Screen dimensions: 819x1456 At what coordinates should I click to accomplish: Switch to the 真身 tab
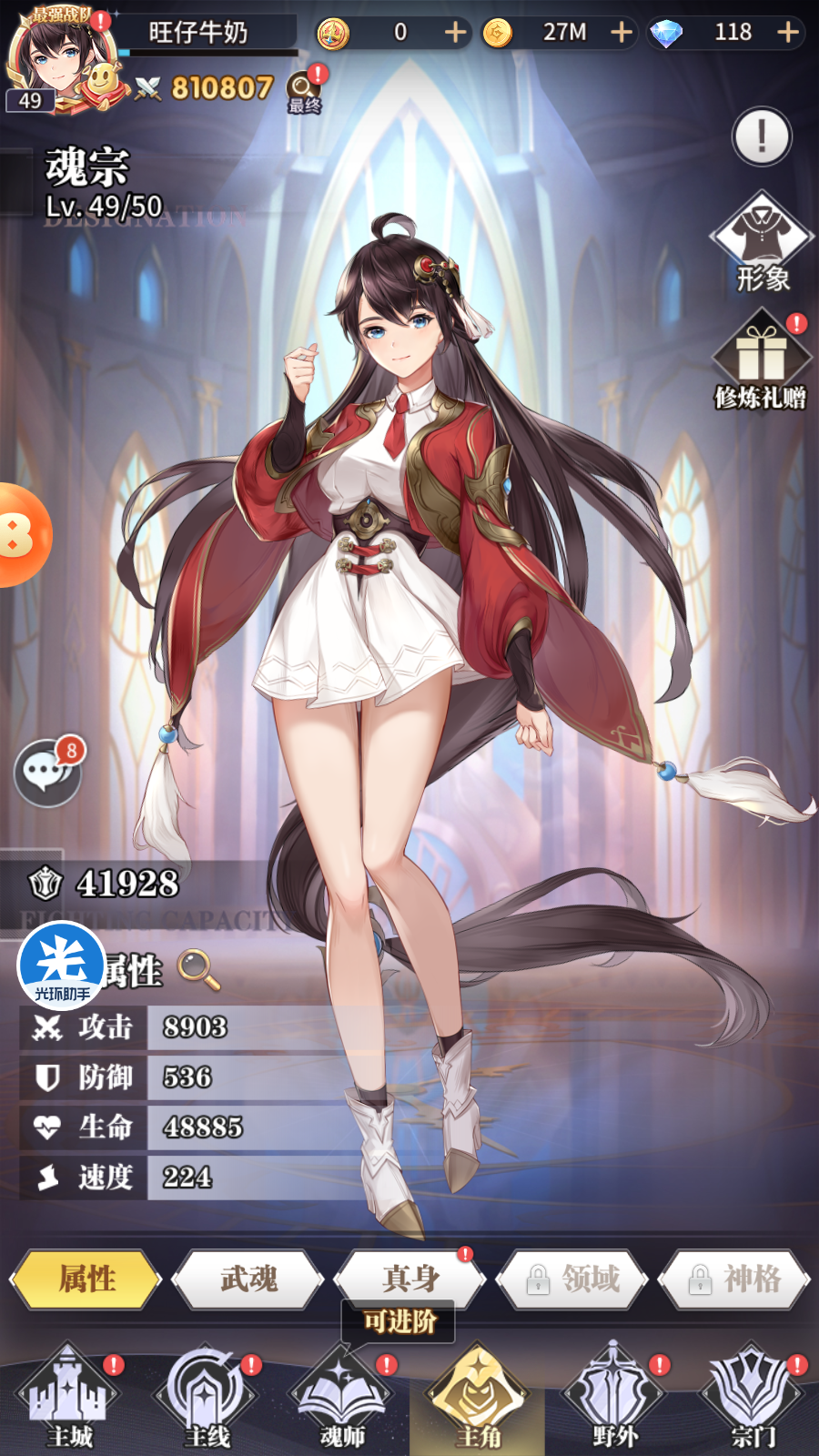tap(410, 1279)
